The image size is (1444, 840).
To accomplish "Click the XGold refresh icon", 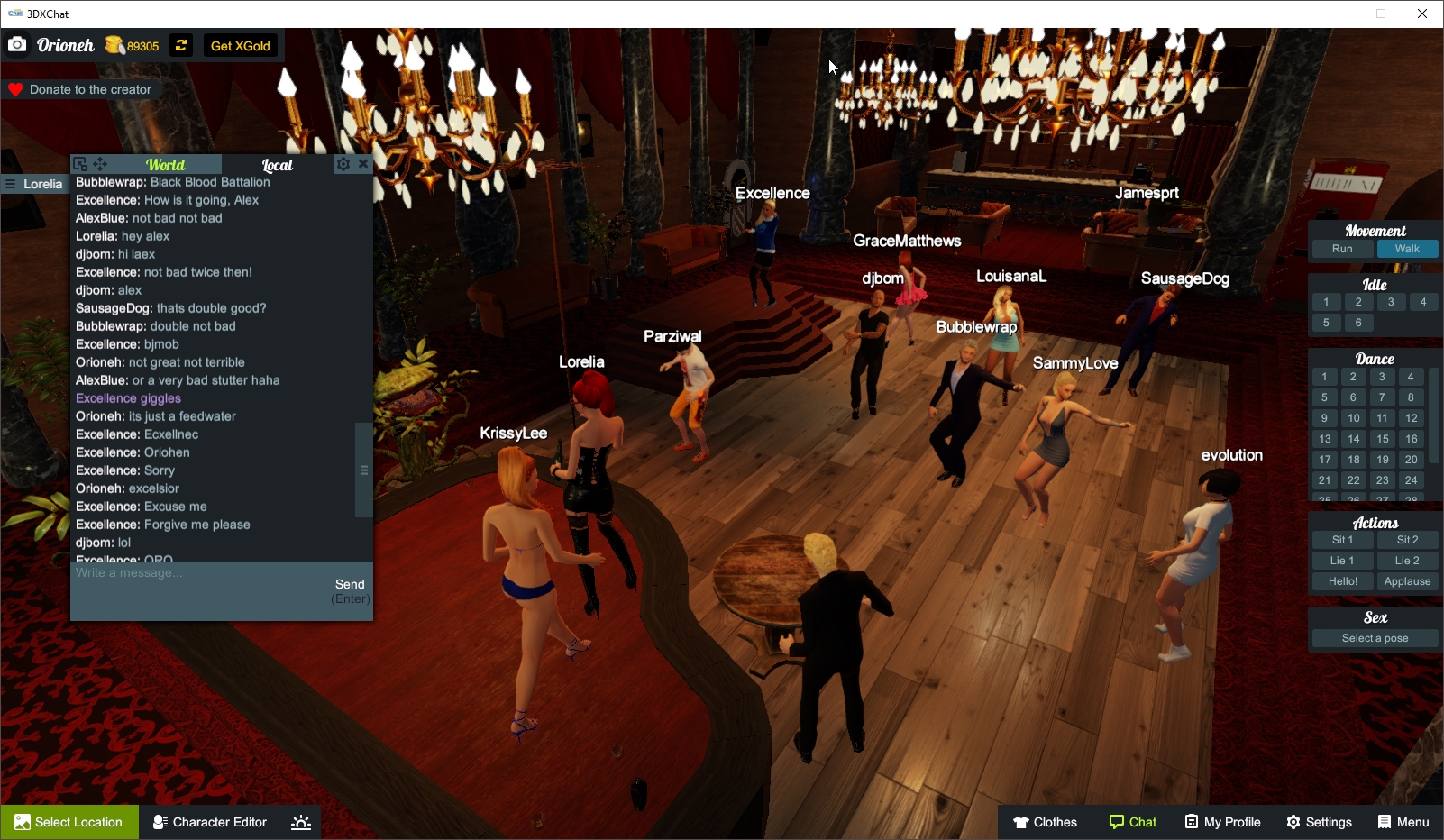I will point(180,45).
